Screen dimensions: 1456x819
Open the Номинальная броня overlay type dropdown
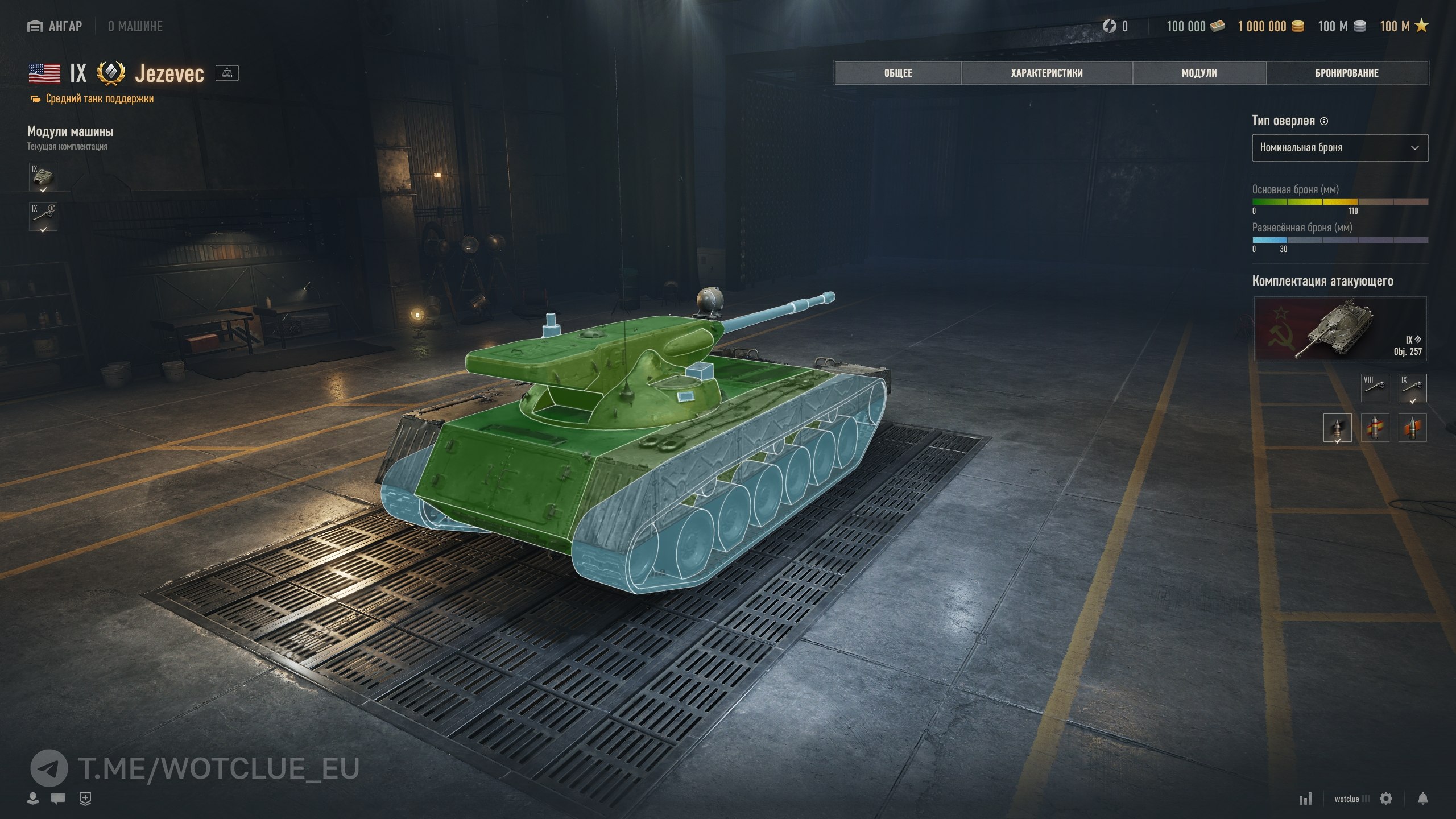coord(1339,148)
